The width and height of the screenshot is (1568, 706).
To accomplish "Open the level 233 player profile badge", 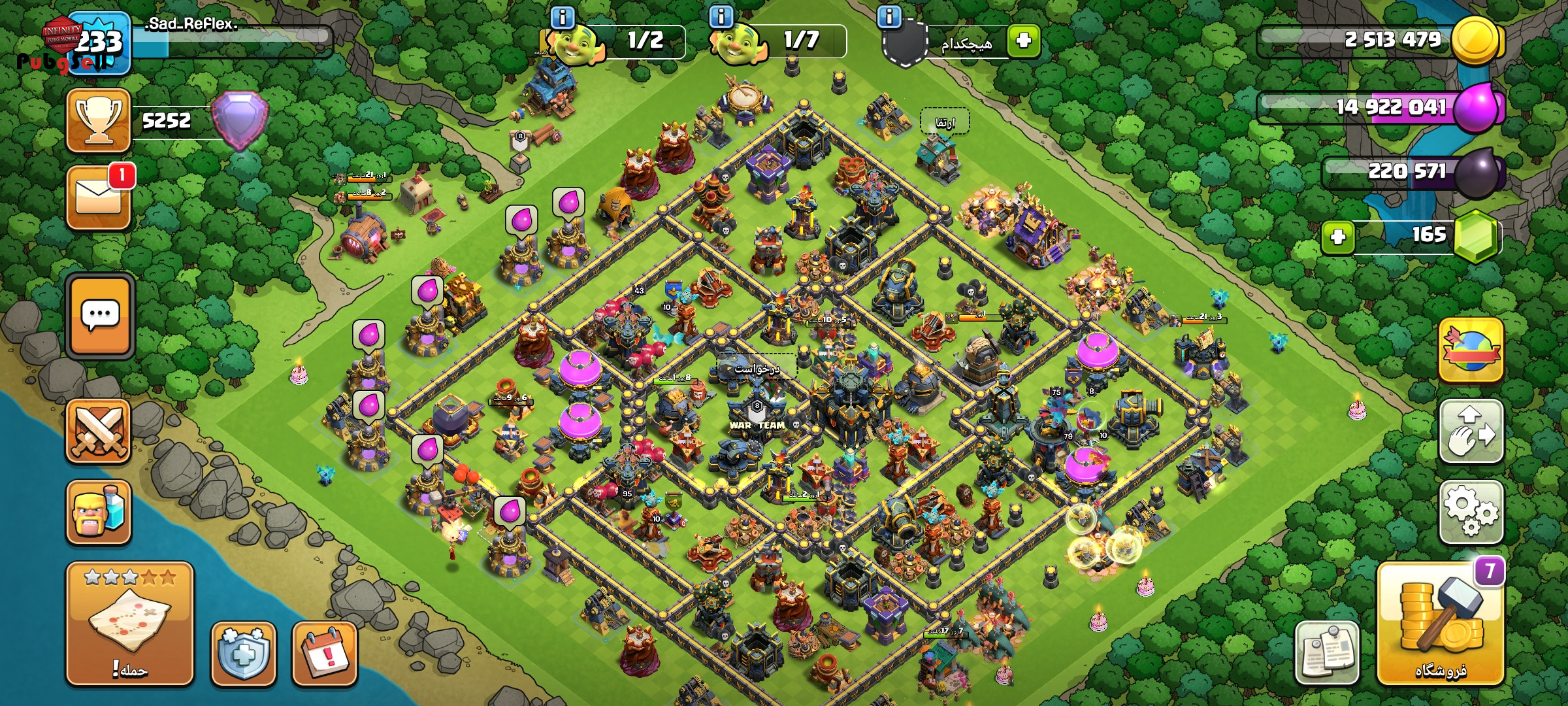I will [99, 42].
